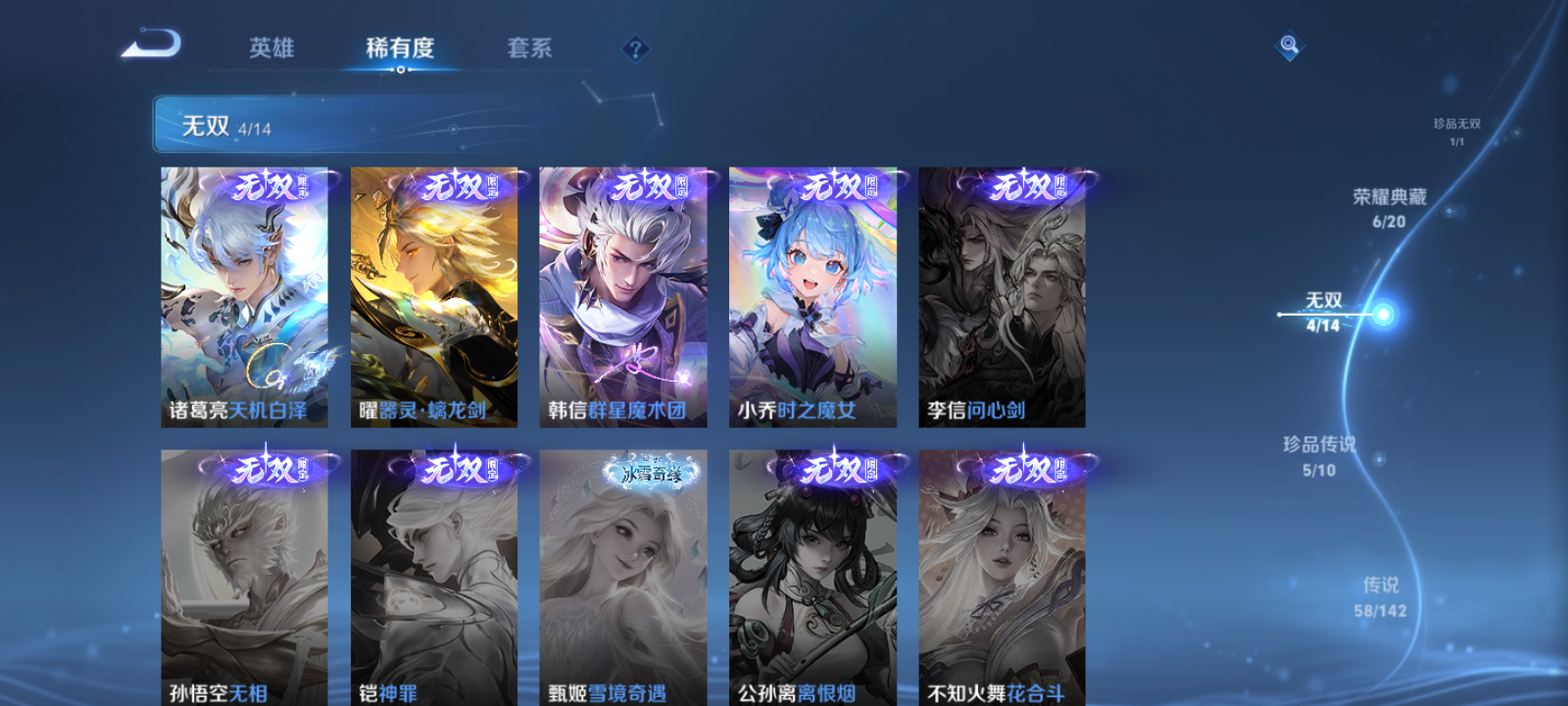Viewport: 1568px width, 706px height.
Task: Click the glowing node on the 无双 progress track
Action: coord(1382,314)
